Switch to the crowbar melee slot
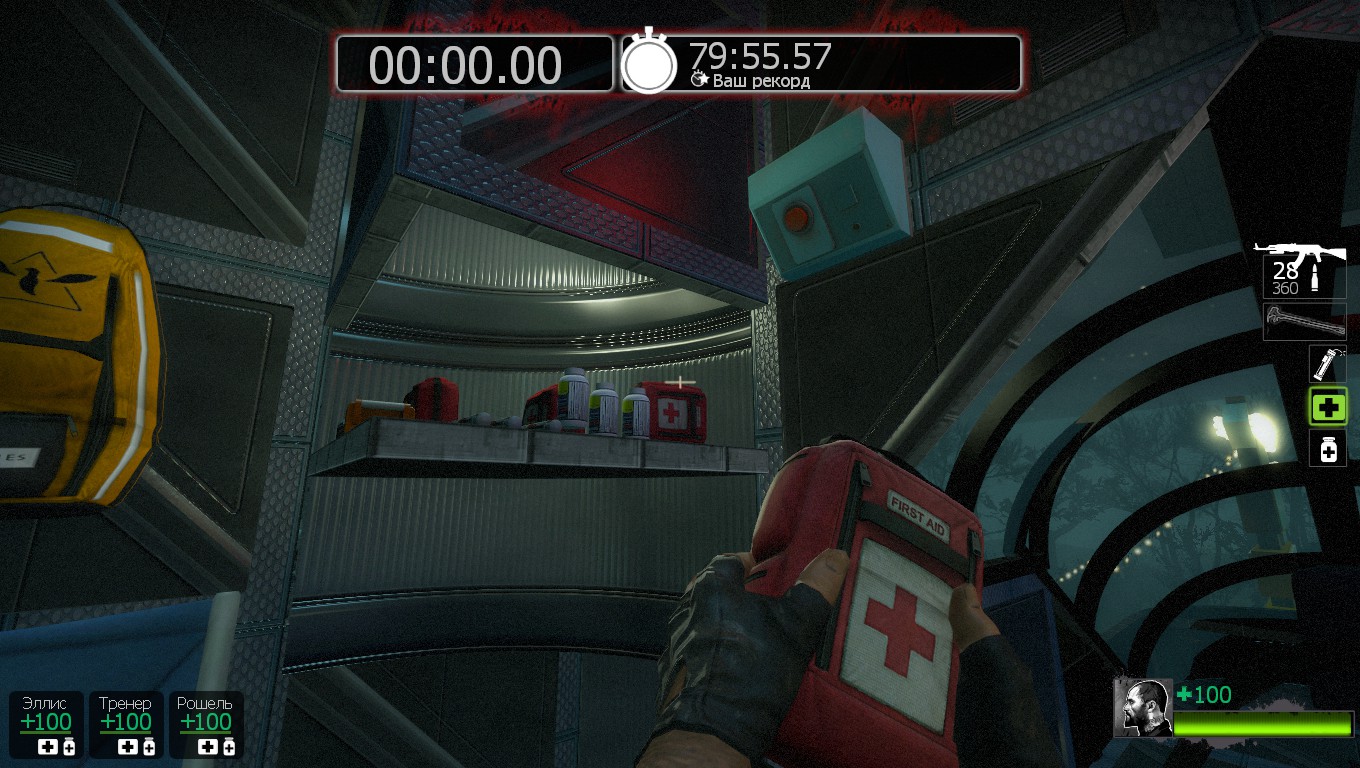The width and height of the screenshot is (1360, 768). [1303, 322]
